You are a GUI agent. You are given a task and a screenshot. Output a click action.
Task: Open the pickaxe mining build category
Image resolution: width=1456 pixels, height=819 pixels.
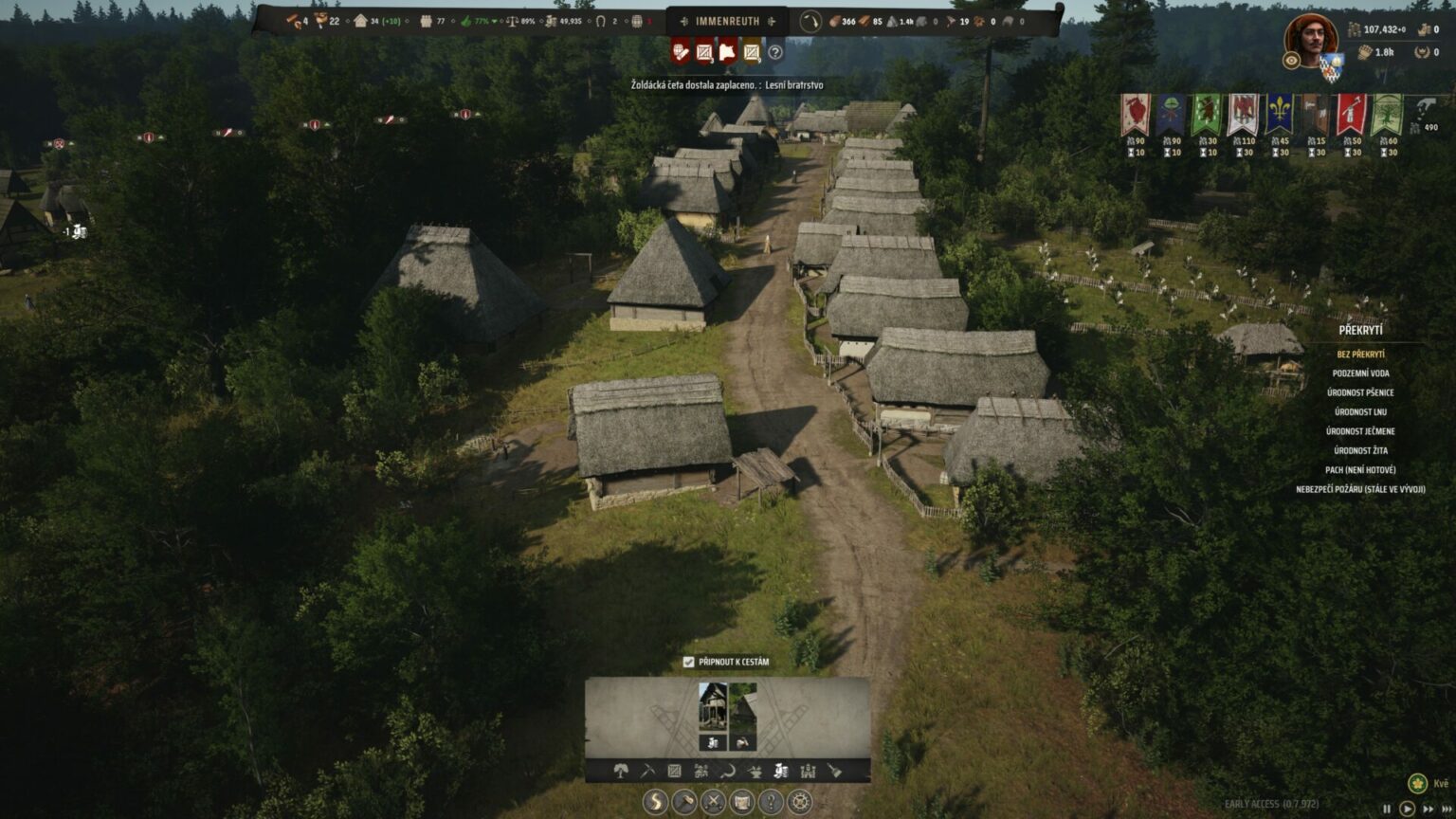646,773
